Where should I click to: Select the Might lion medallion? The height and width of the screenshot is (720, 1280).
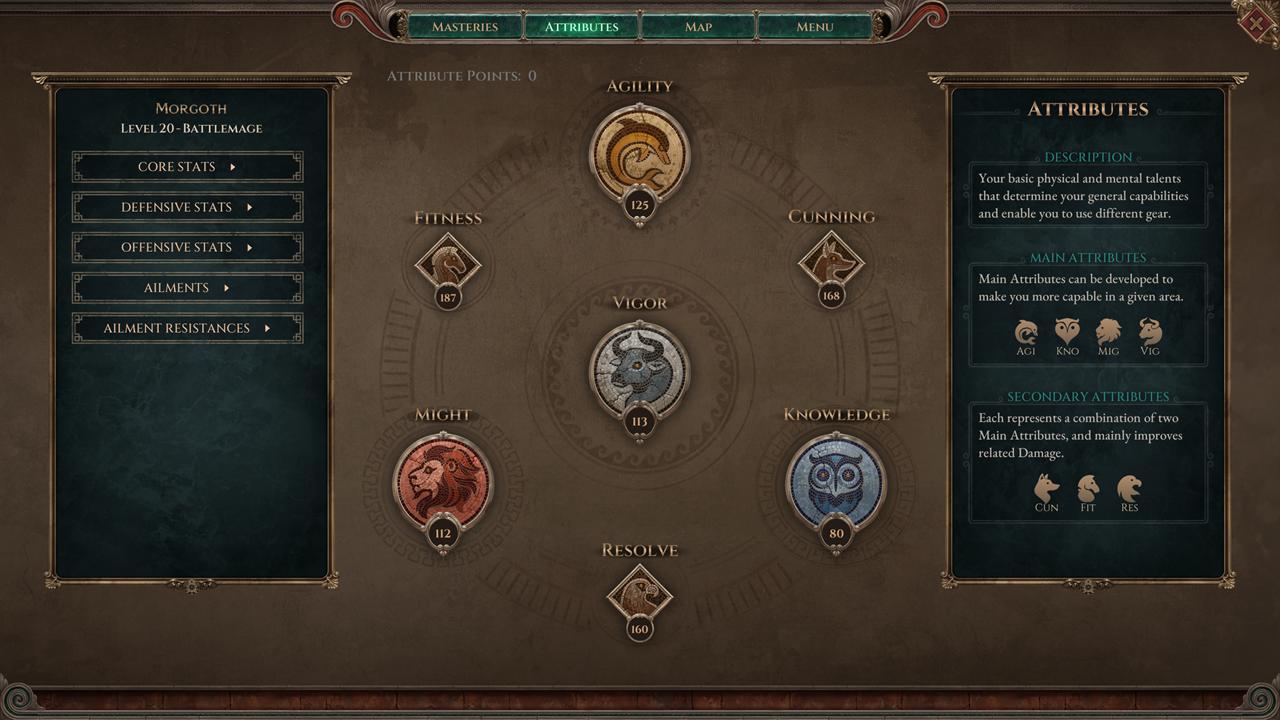pyautogui.click(x=442, y=481)
